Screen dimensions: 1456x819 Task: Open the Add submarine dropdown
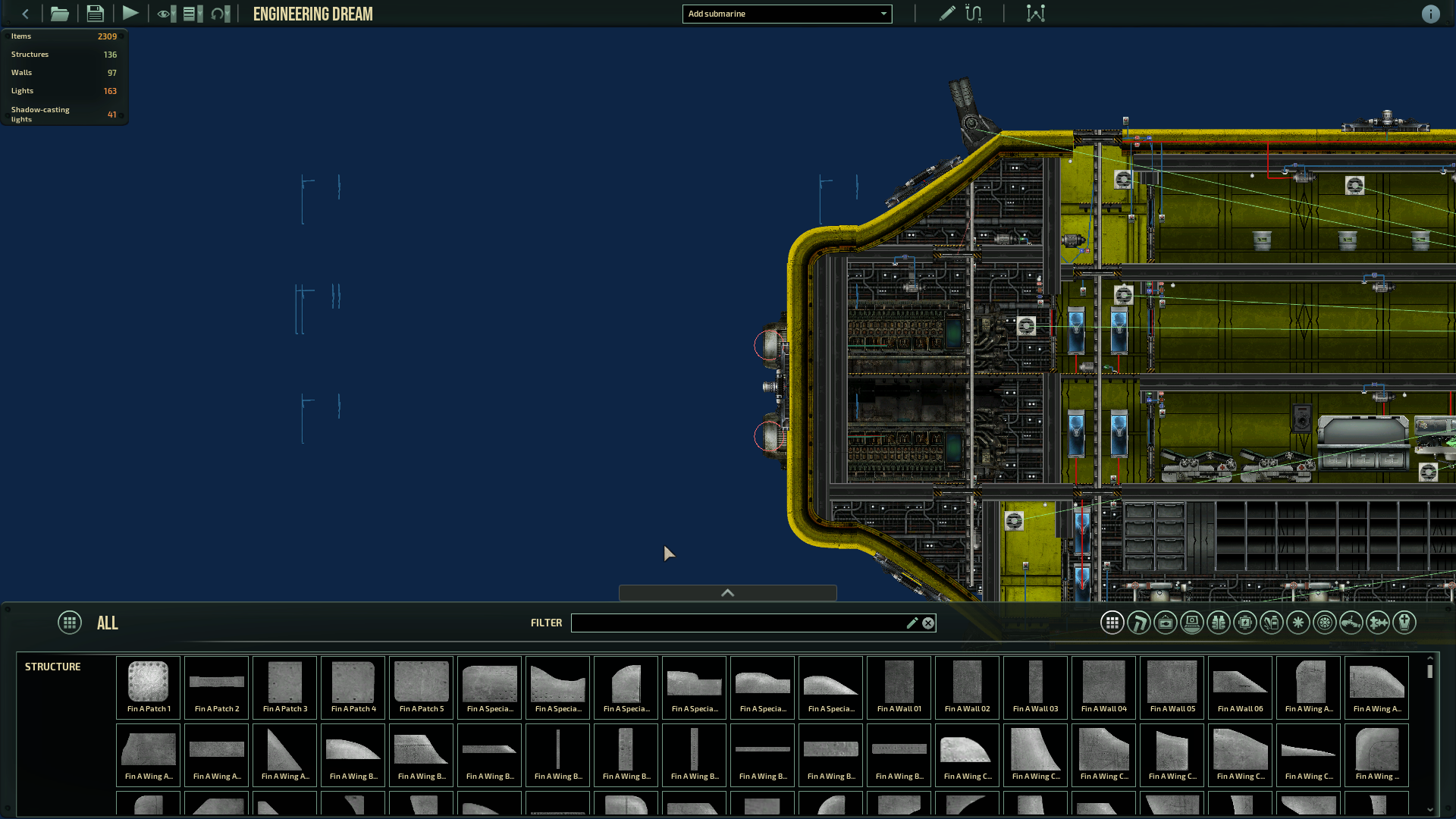[x=786, y=14]
